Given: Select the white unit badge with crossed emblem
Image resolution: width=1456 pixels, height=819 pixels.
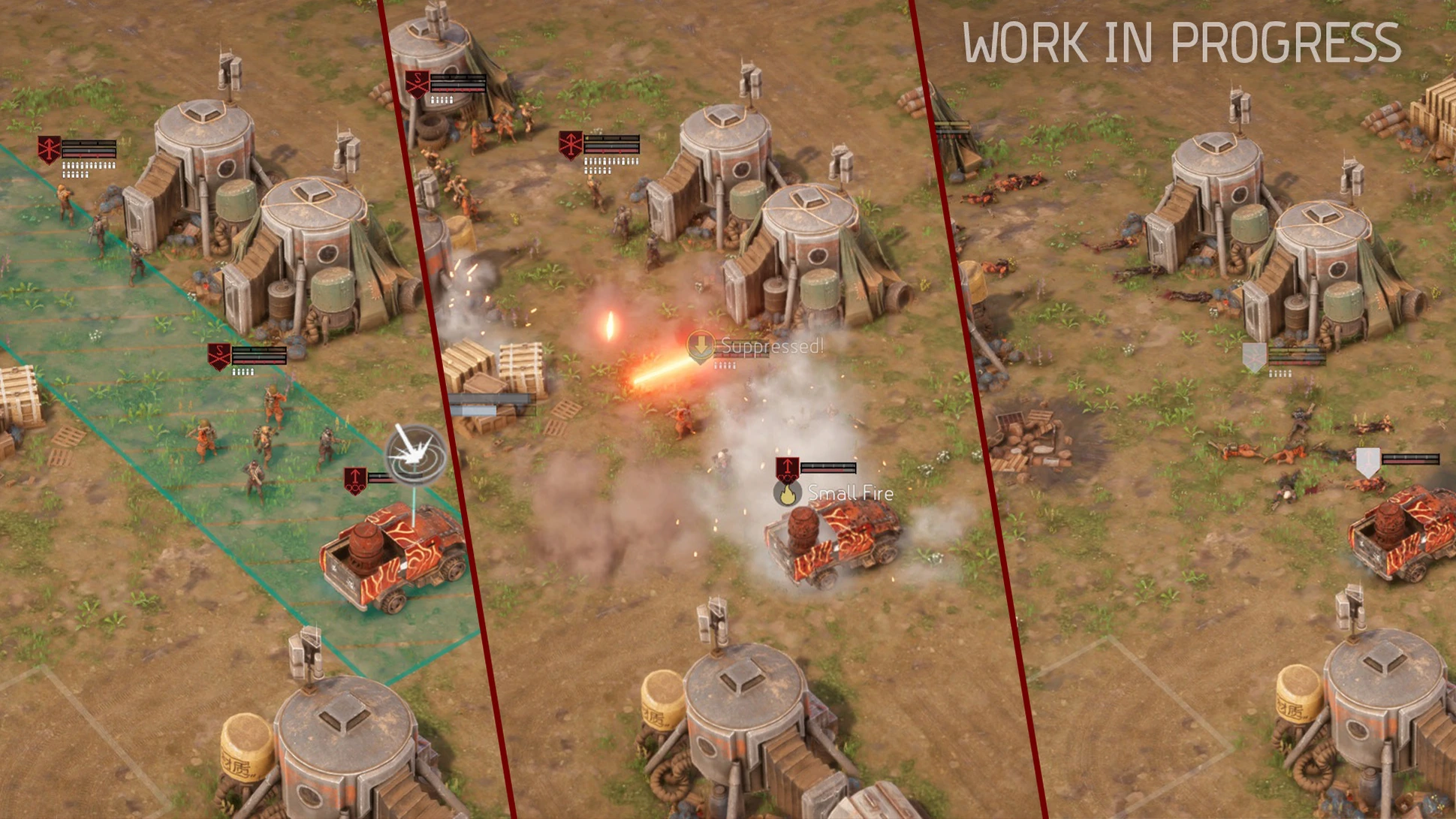Looking at the screenshot, I should pos(1253,357).
